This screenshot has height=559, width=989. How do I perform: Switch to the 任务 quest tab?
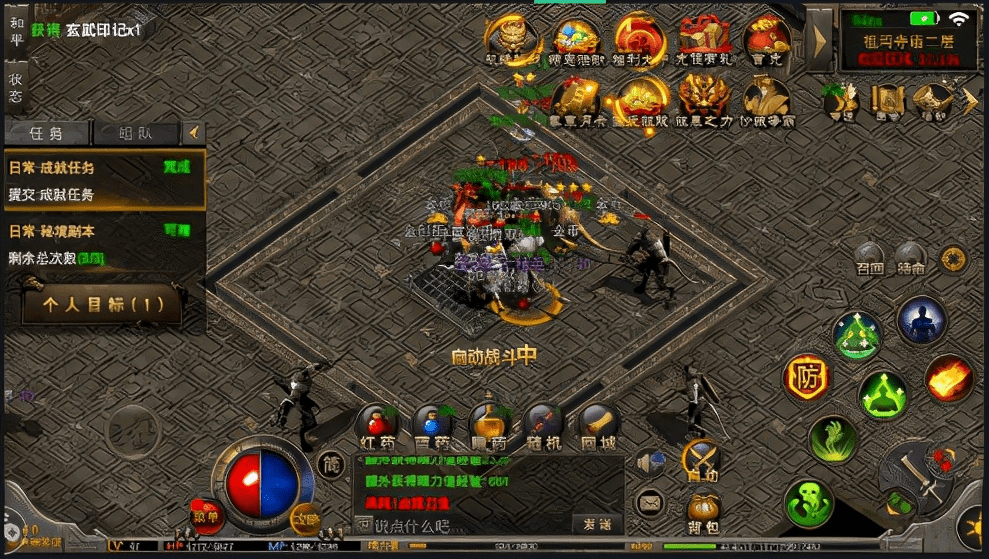(47, 133)
